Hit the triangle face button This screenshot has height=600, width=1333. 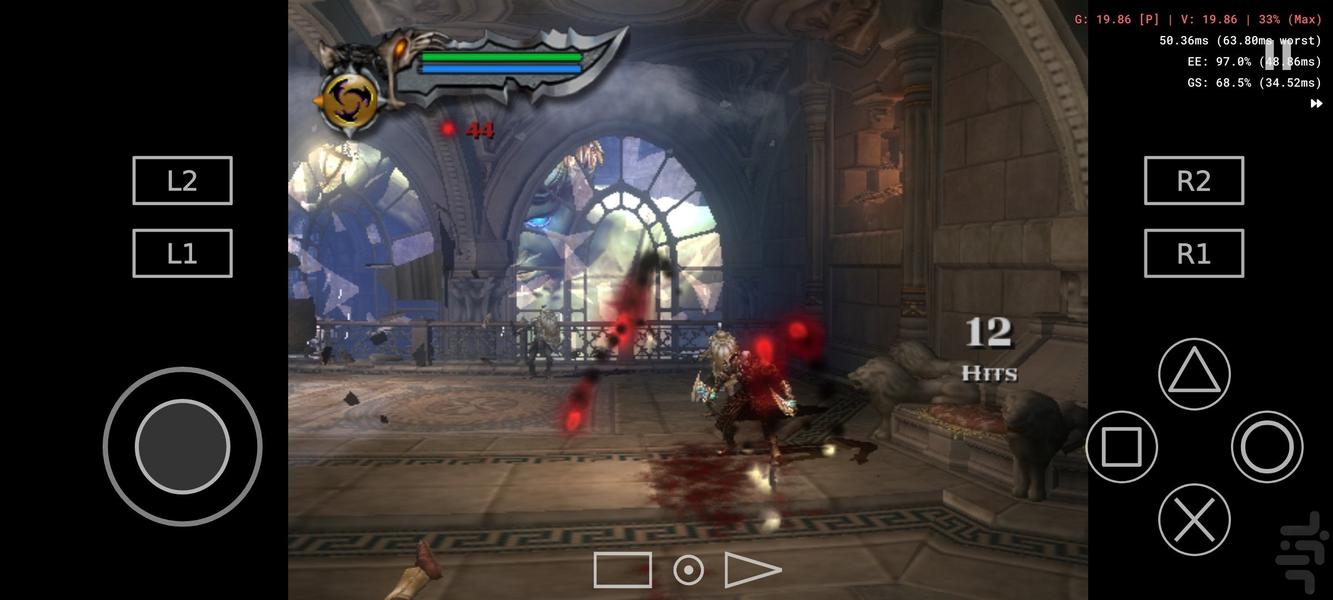click(x=1194, y=374)
